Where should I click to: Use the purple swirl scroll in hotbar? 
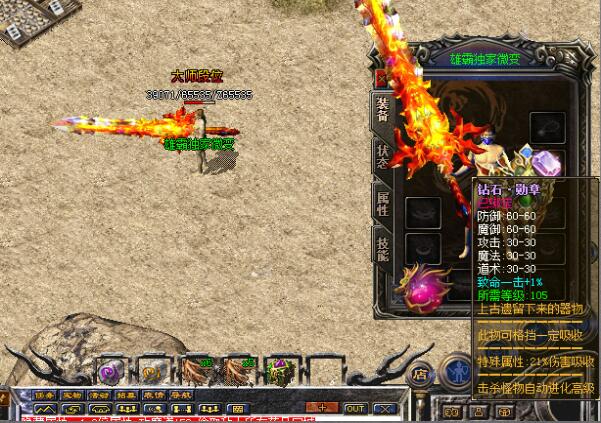pos(108,371)
